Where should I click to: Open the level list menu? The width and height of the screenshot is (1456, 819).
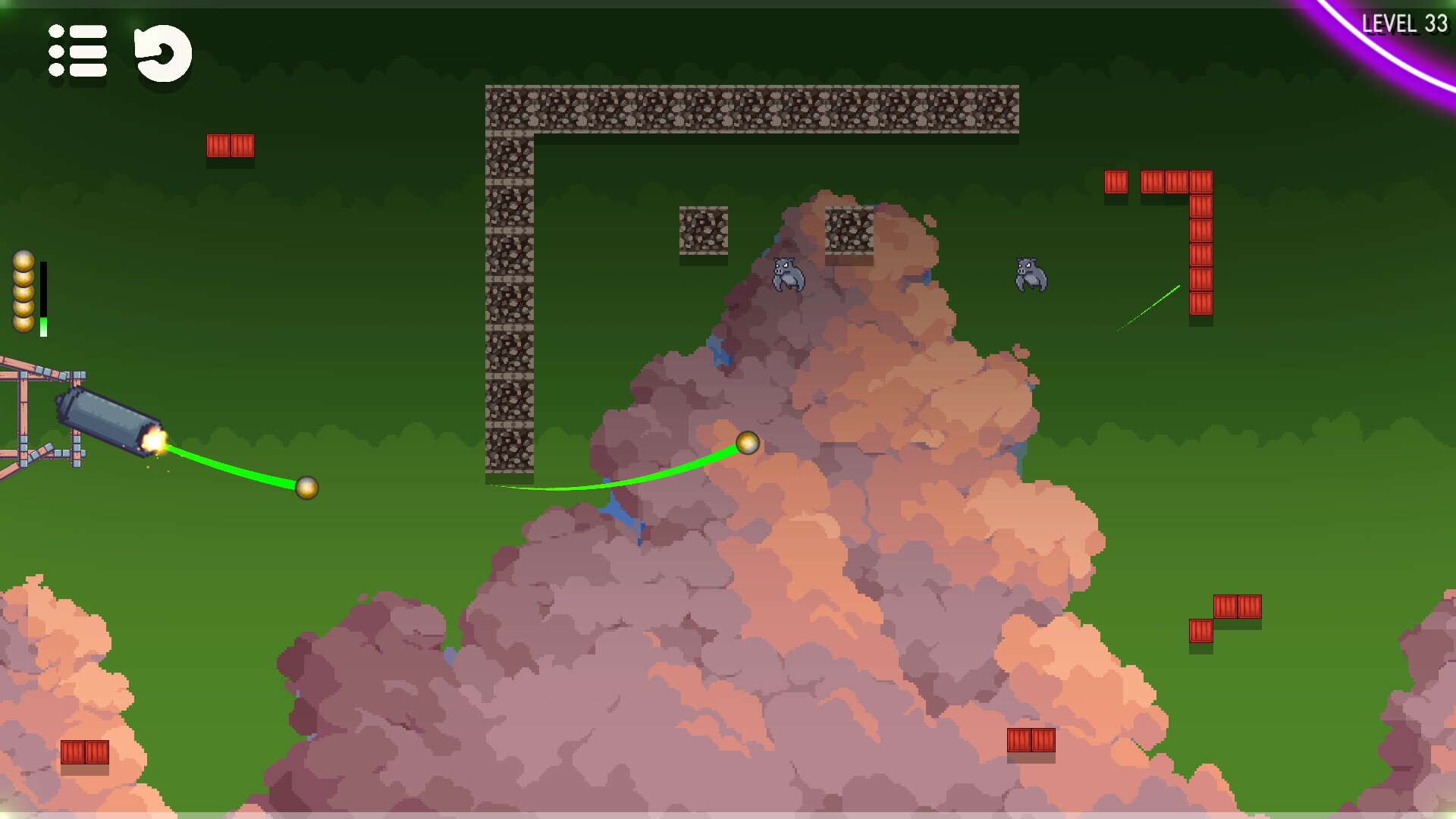(77, 52)
